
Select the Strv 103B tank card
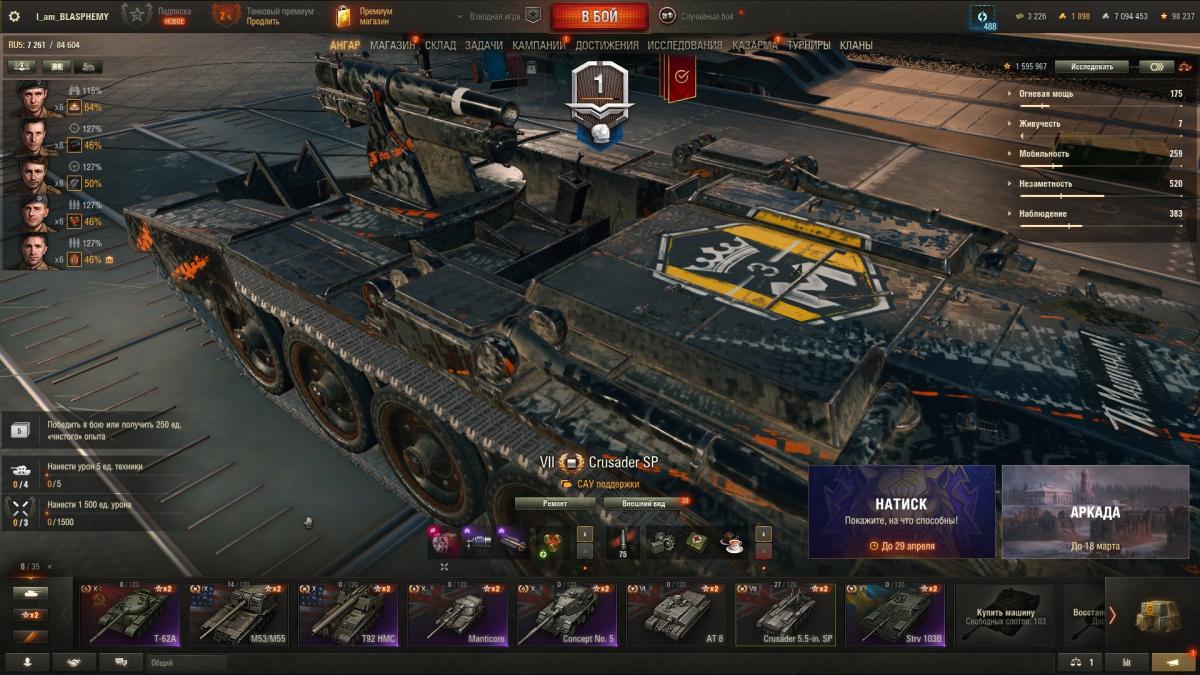(x=894, y=615)
